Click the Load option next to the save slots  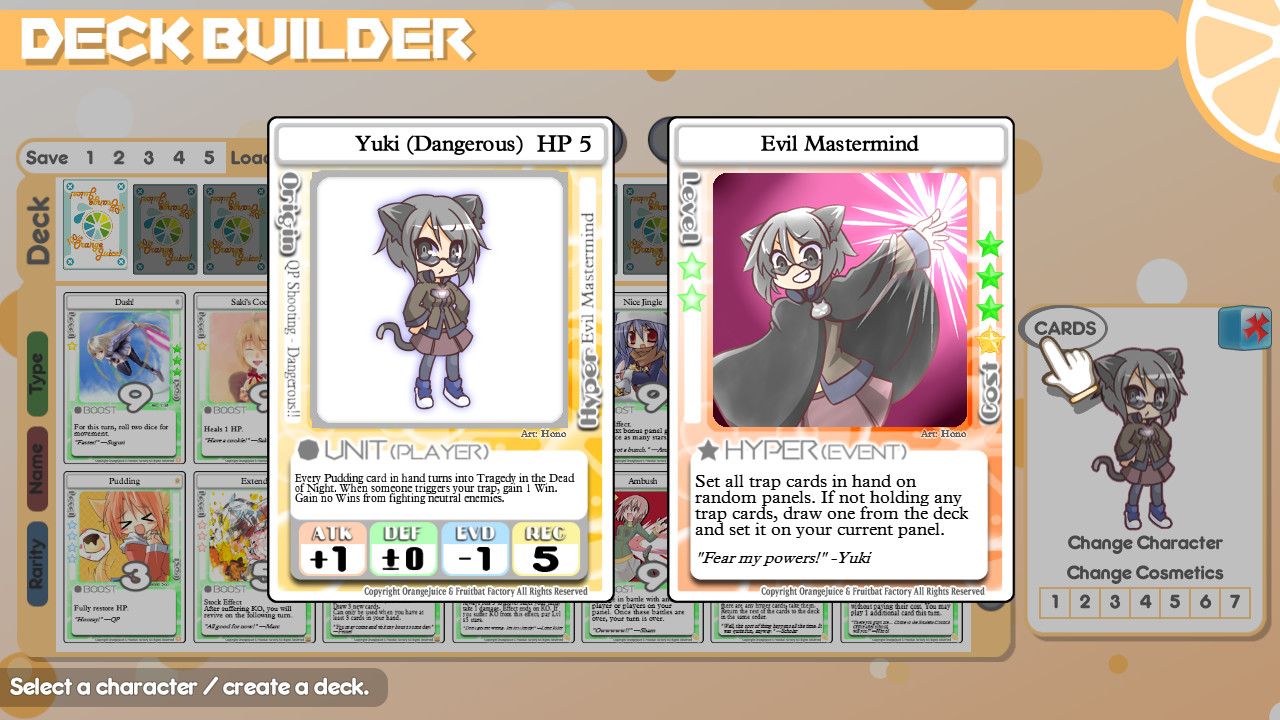(246, 157)
